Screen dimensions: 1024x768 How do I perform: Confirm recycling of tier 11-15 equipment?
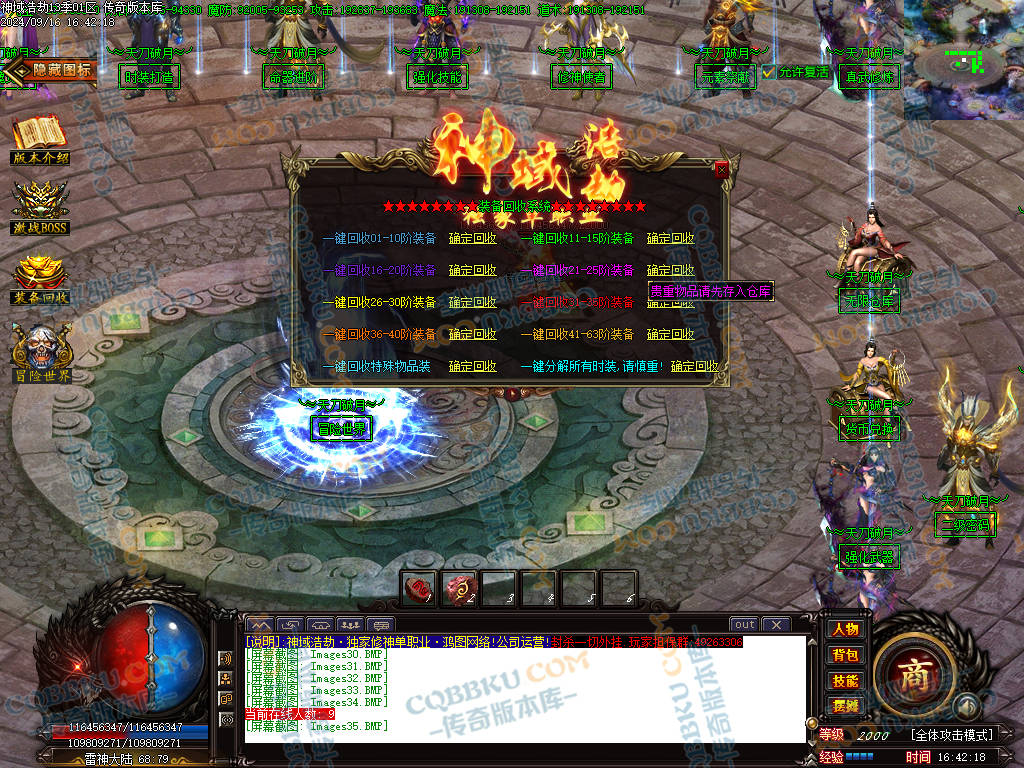[670, 239]
